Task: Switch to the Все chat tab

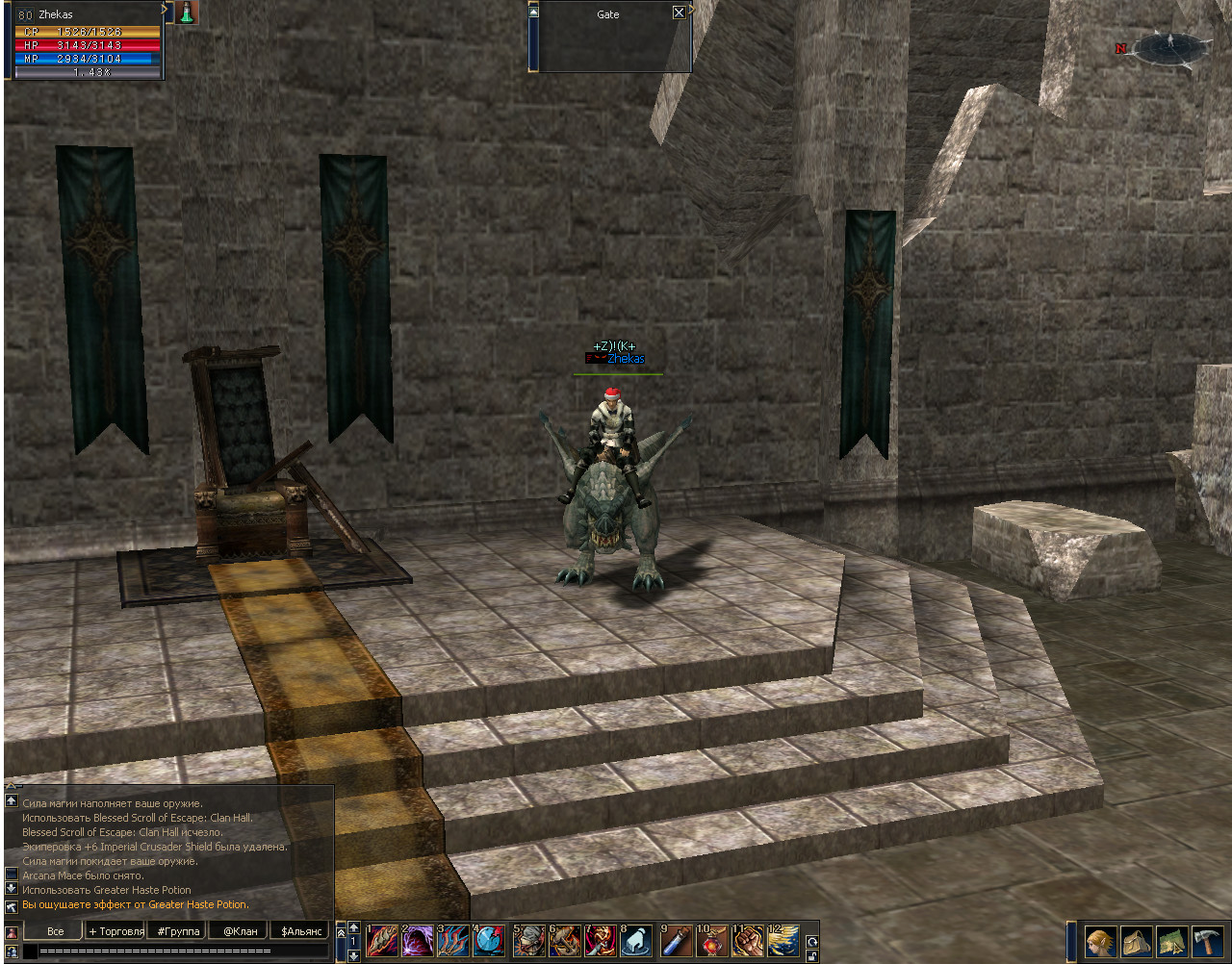Action: coord(55,931)
